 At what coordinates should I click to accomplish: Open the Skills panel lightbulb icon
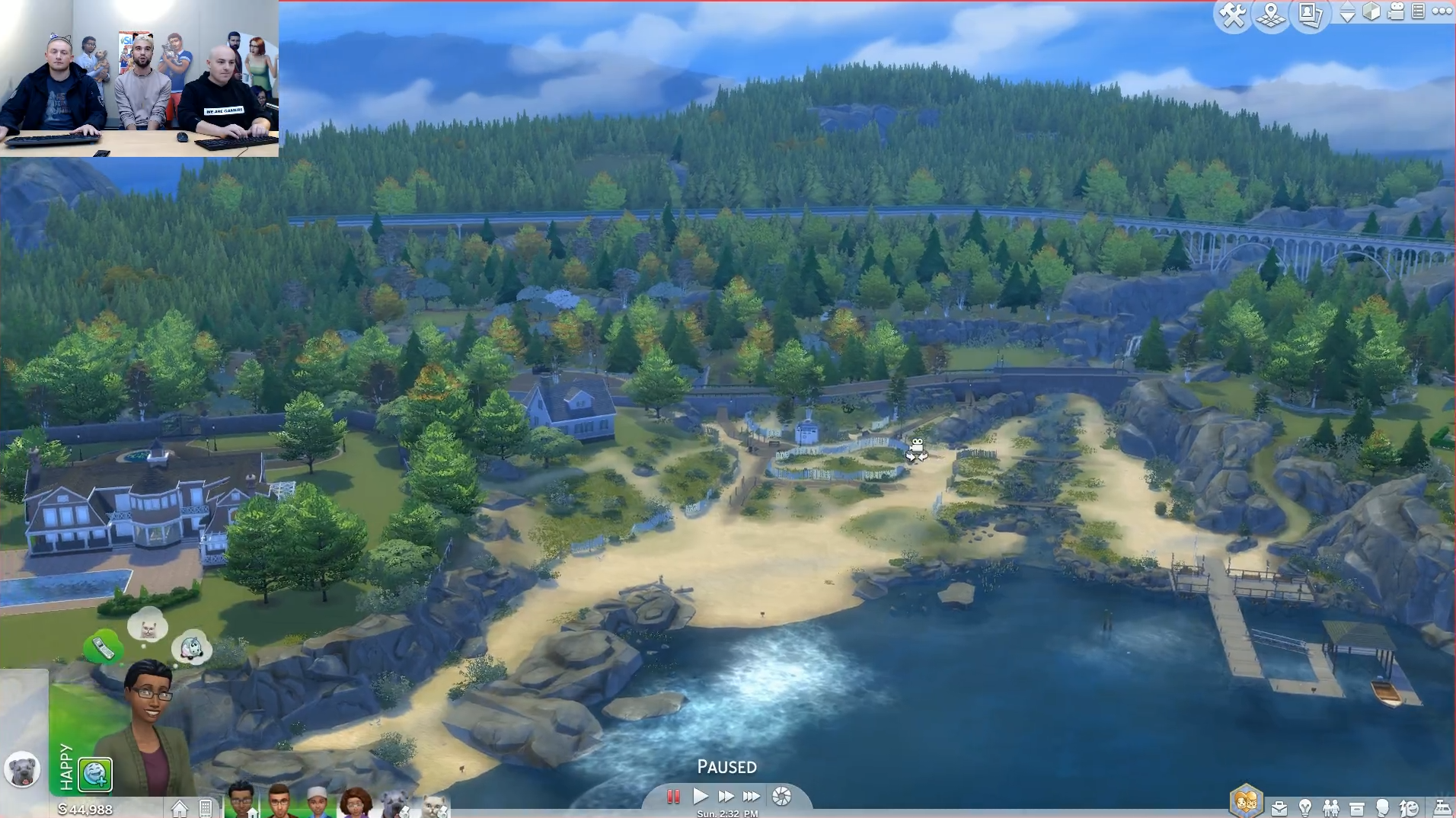1305,808
